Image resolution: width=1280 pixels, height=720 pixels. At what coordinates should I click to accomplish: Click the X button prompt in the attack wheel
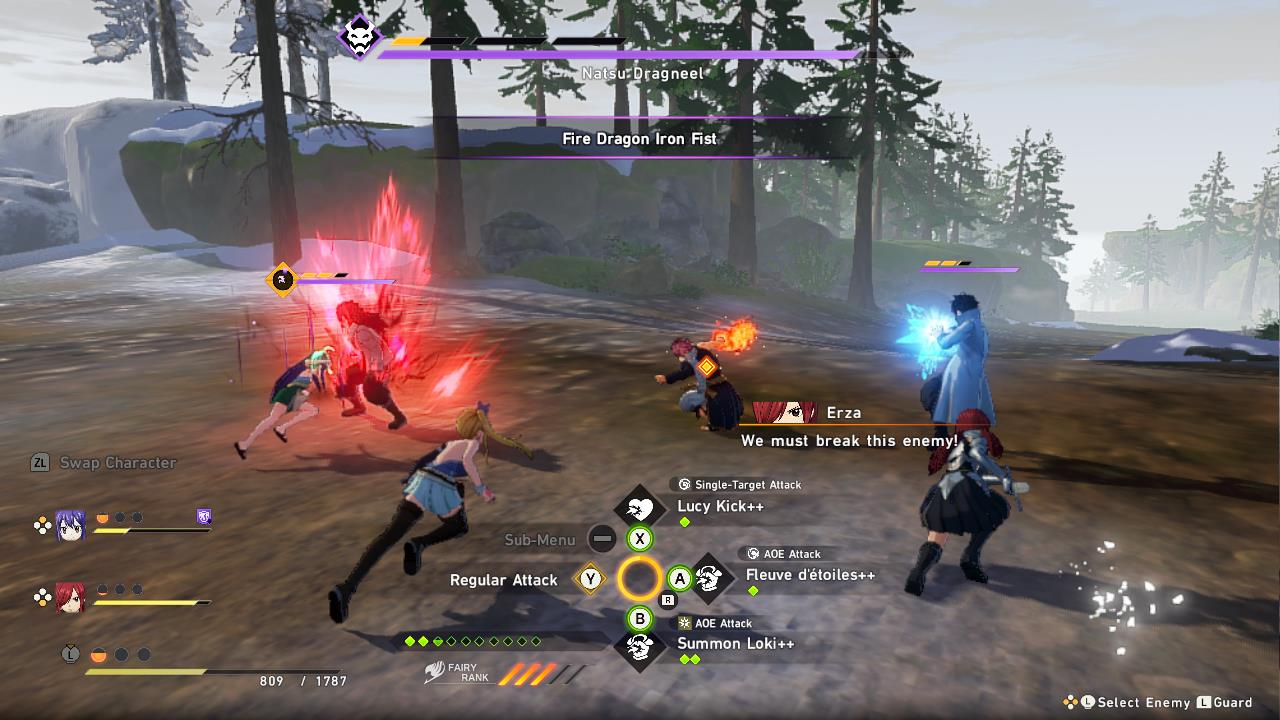tap(639, 536)
